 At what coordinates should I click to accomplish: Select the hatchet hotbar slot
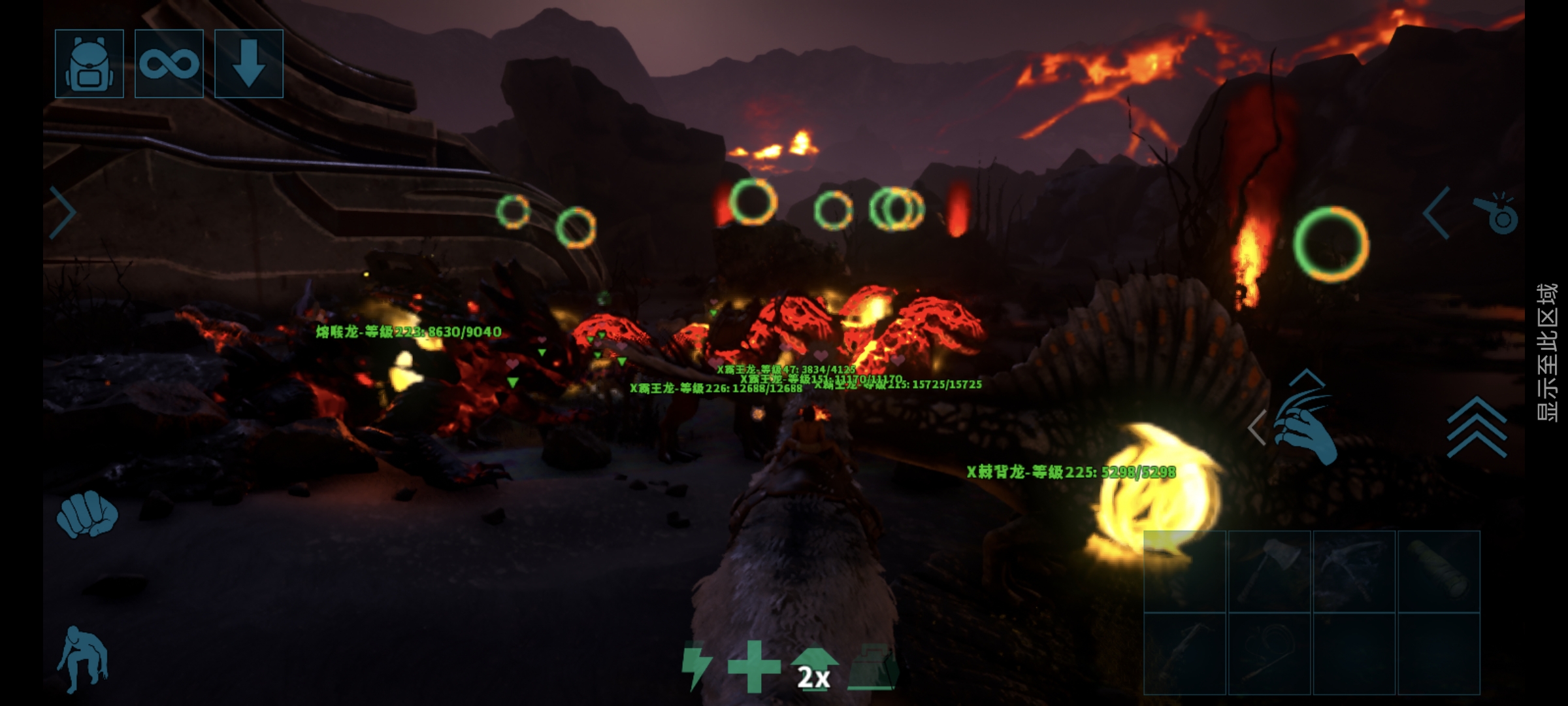click(x=1269, y=571)
